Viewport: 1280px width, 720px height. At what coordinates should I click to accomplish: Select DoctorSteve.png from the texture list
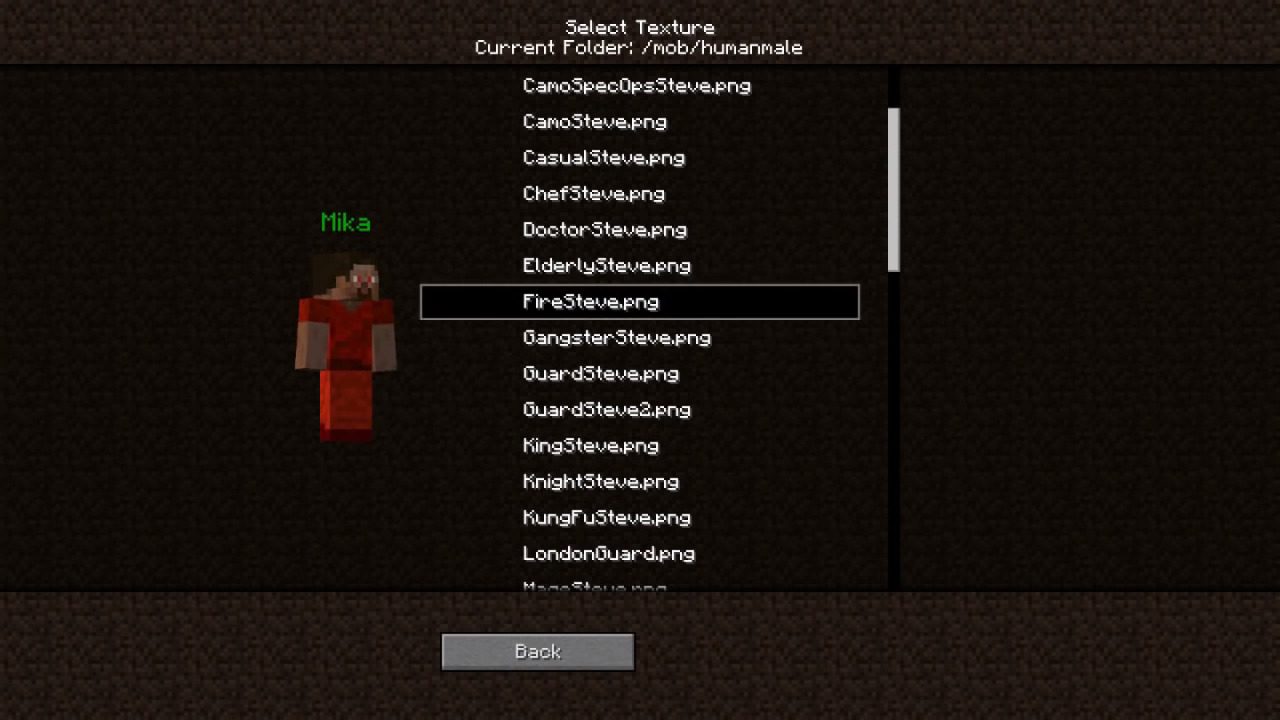coord(605,230)
